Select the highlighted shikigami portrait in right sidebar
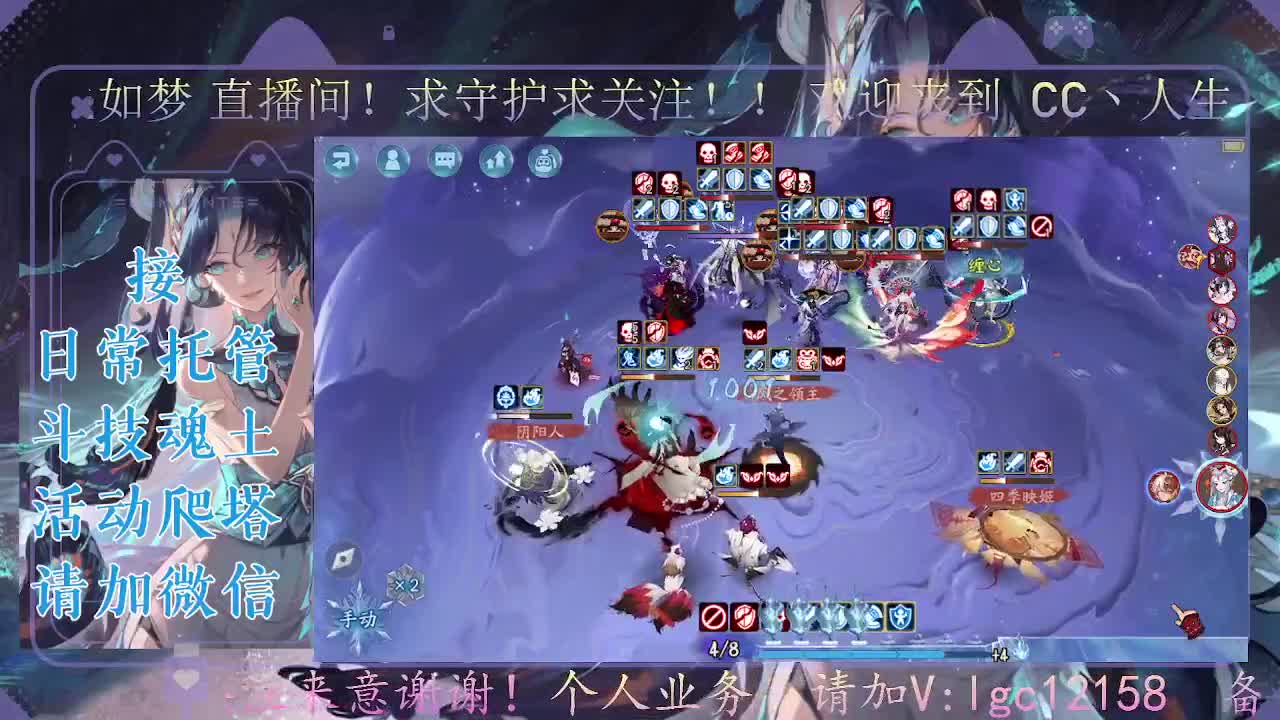Viewport: 1280px width, 720px height. point(1221,487)
